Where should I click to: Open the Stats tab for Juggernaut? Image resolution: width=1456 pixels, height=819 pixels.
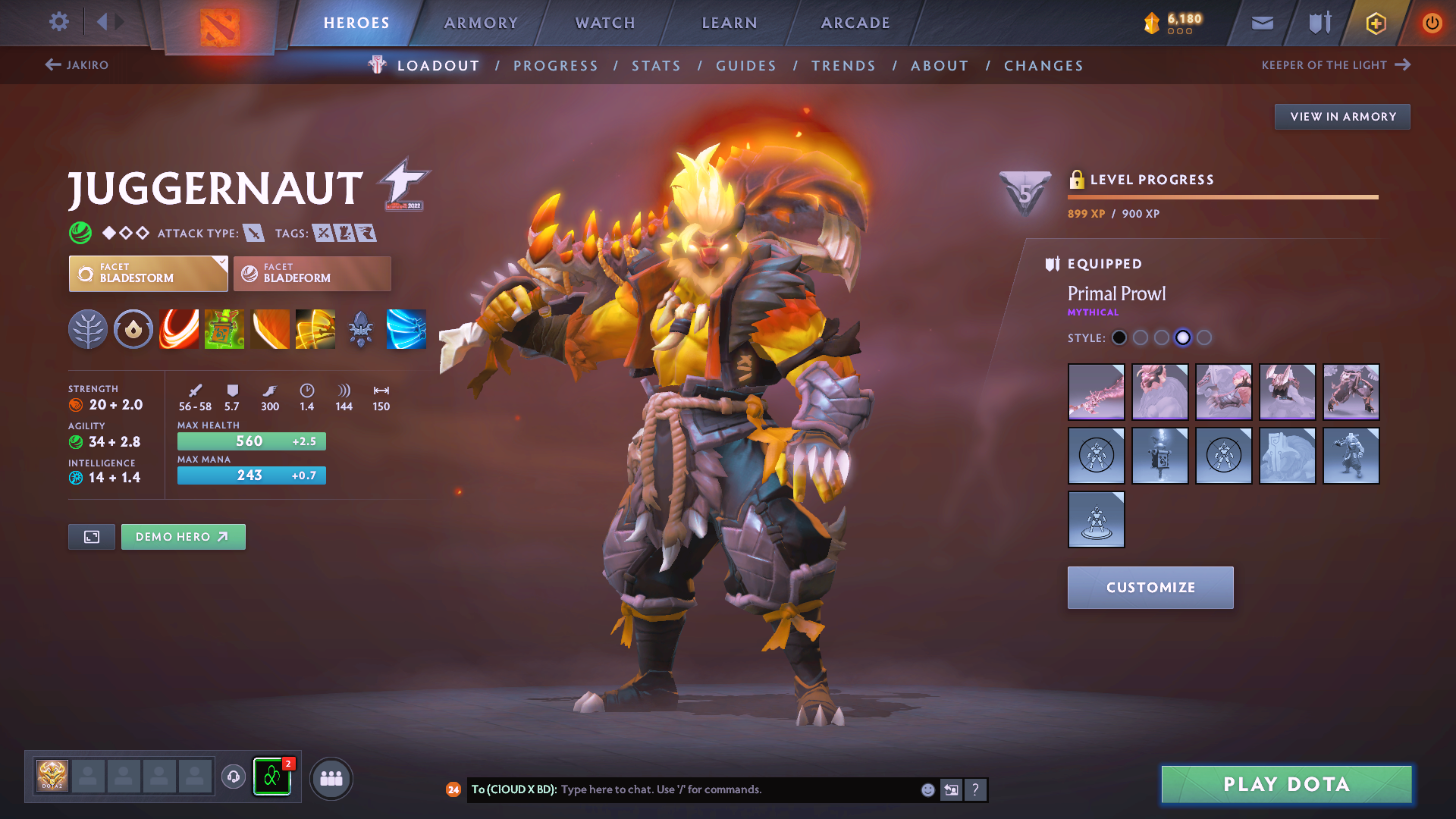click(656, 65)
